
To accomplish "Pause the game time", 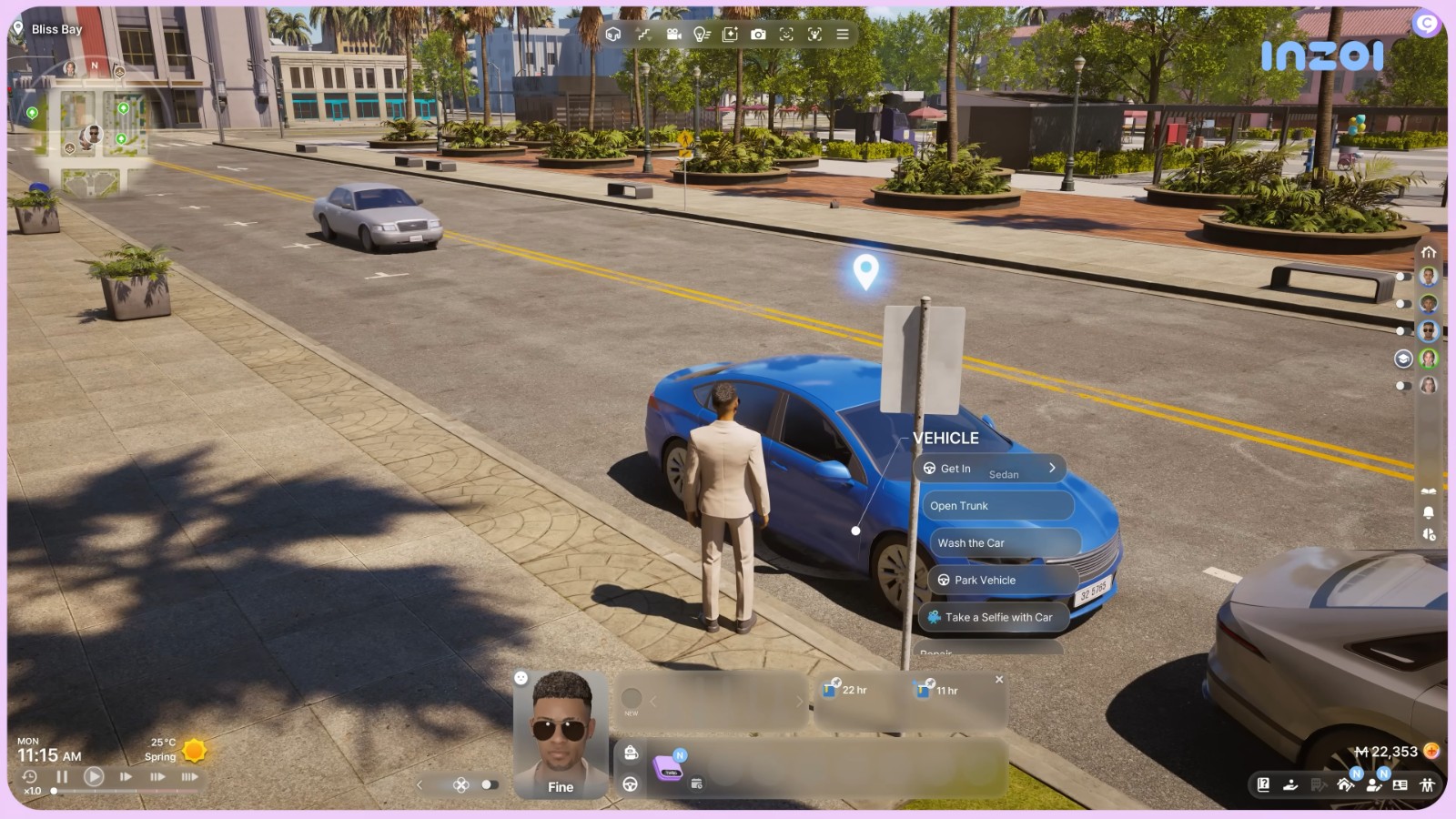I will point(62,777).
